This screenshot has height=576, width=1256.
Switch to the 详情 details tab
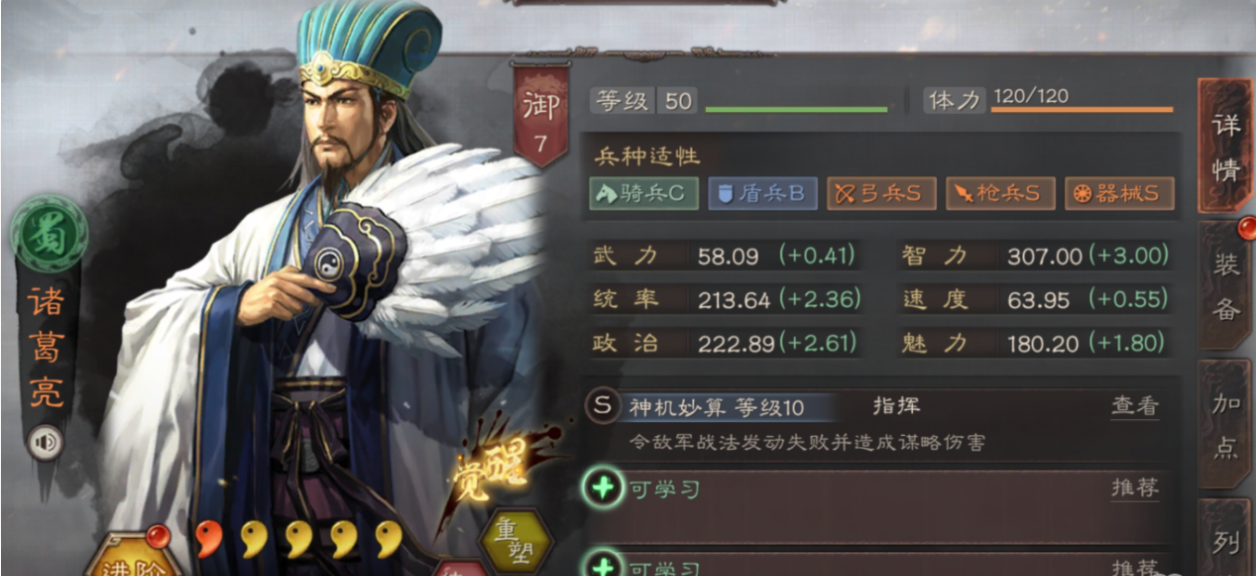click(1225, 145)
